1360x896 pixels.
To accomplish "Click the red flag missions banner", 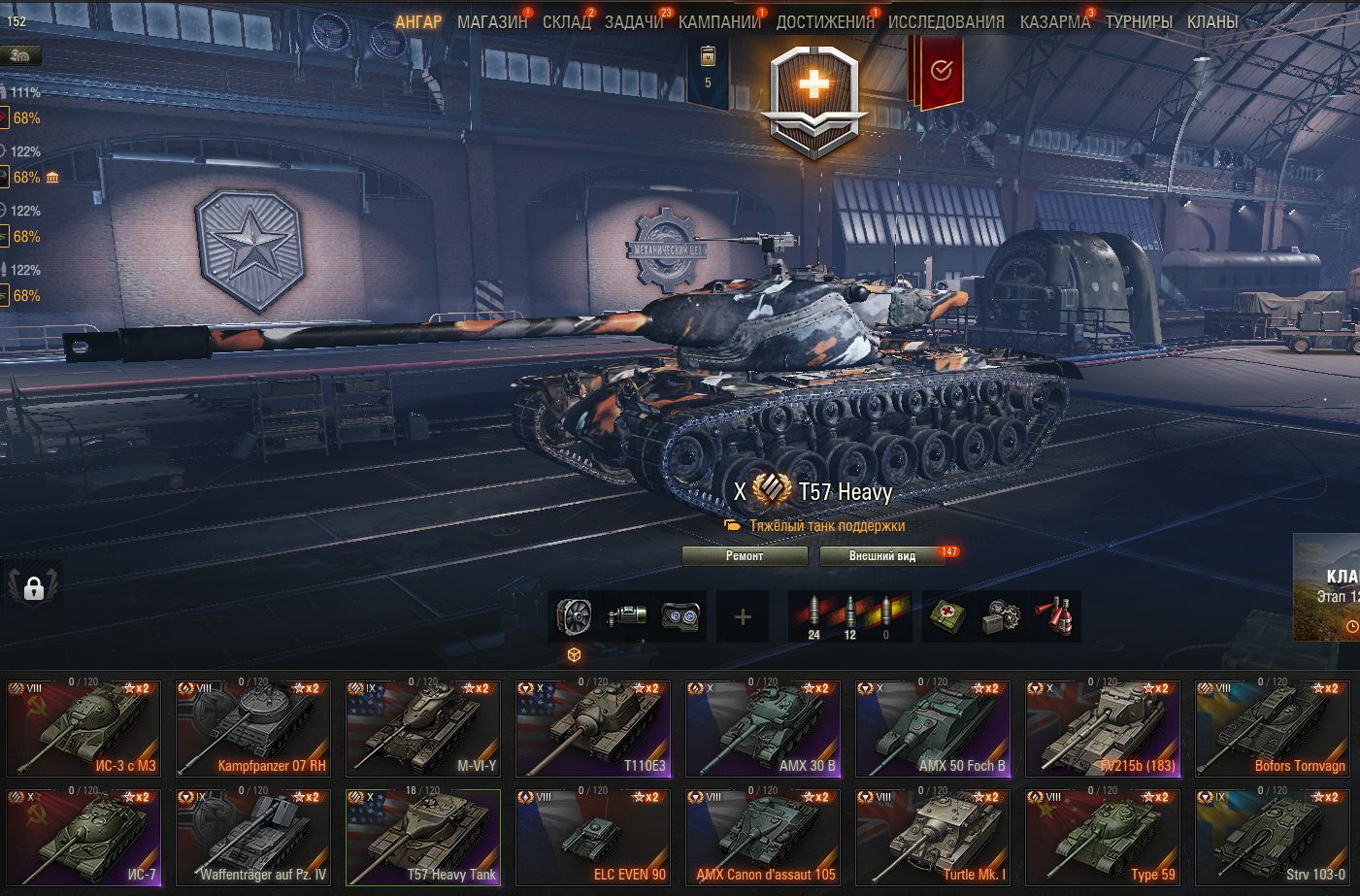I will point(937,70).
